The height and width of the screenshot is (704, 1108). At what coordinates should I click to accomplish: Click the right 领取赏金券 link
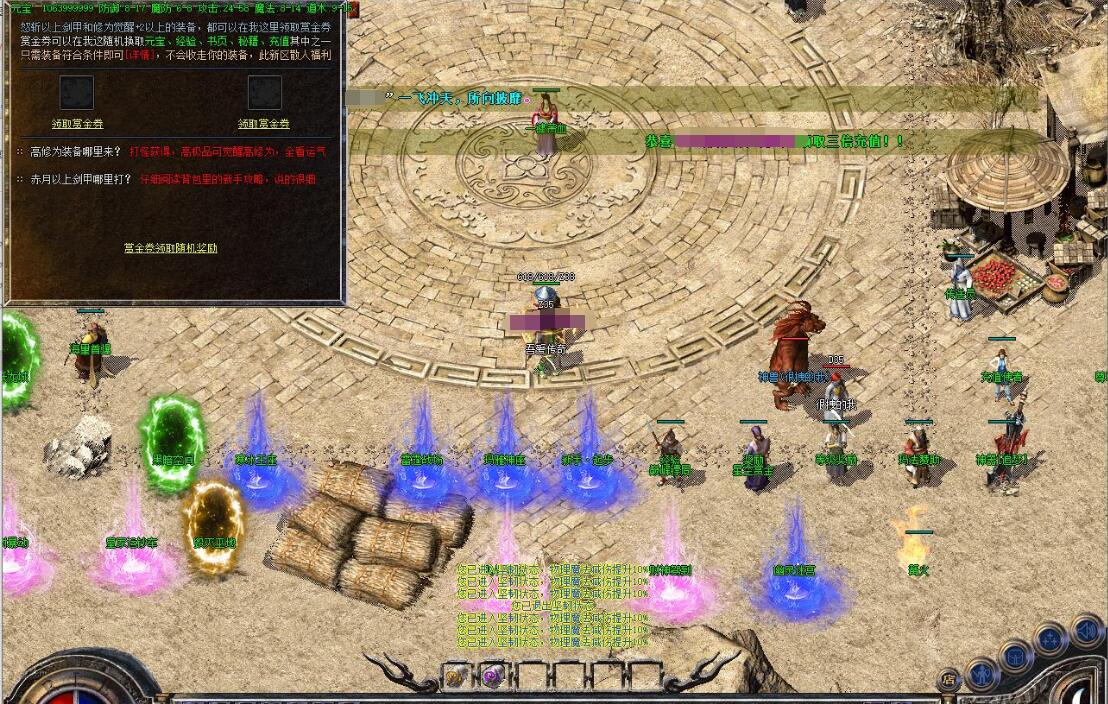tap(264, 124)
